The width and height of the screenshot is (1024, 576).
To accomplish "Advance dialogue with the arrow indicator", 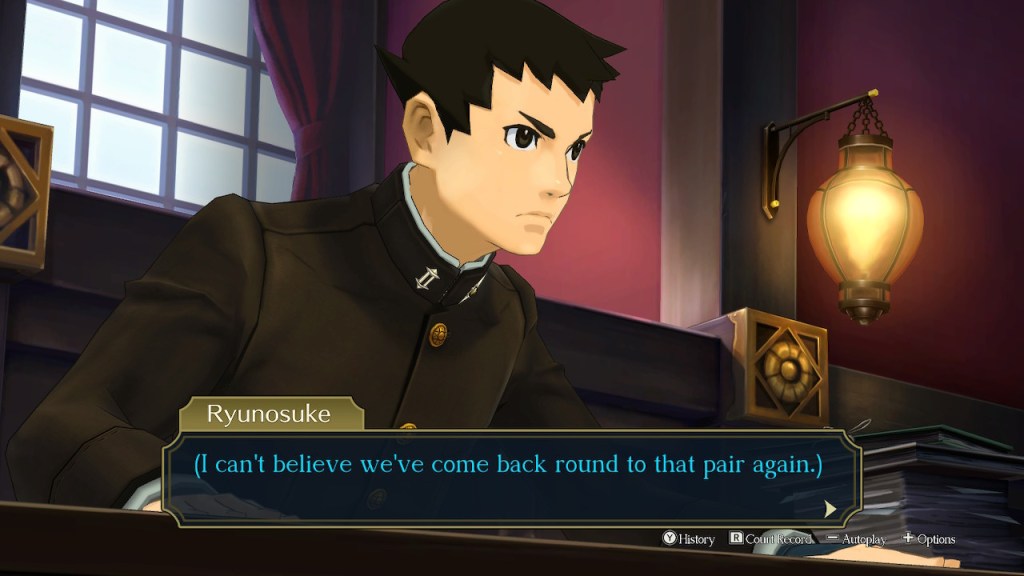I will pos(830,508).
